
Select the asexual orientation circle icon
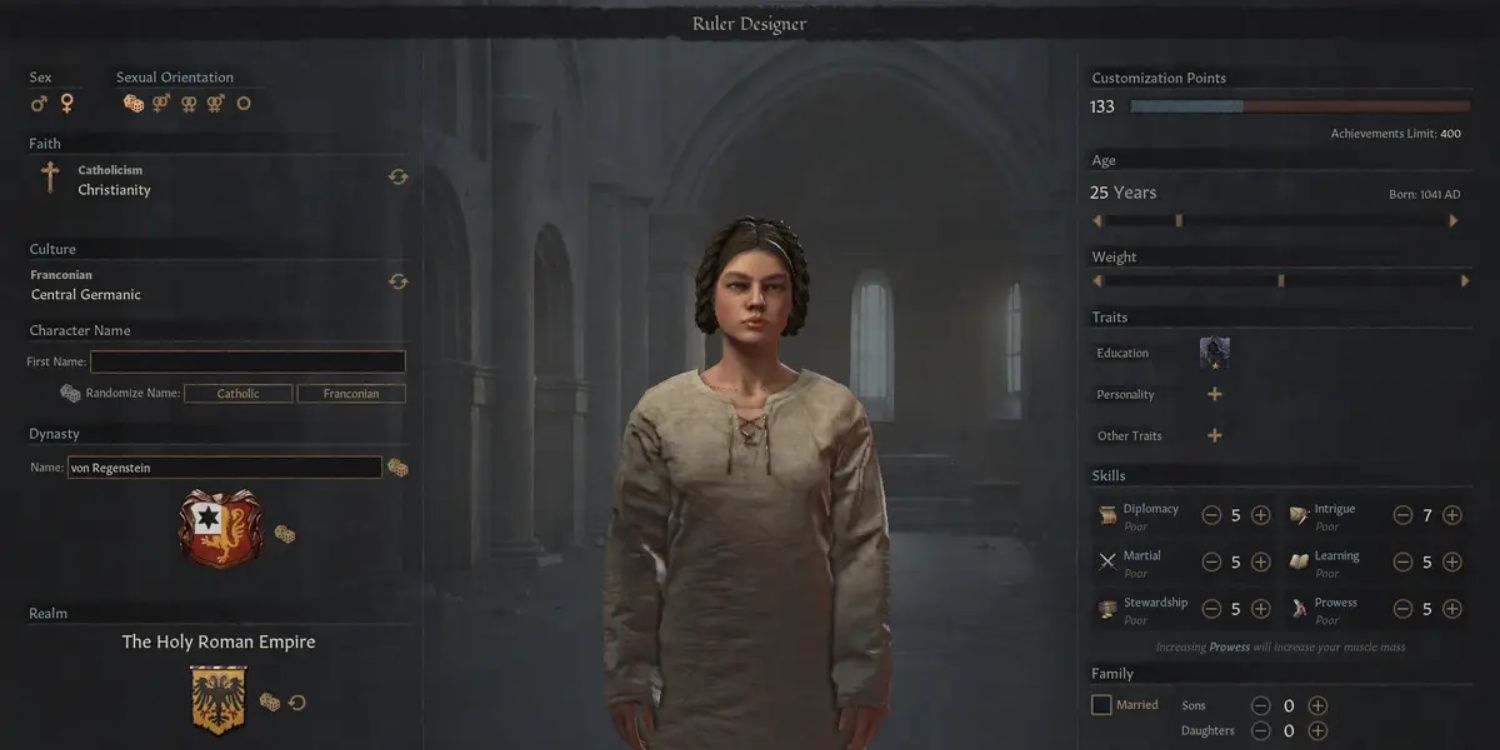[244, 101]
